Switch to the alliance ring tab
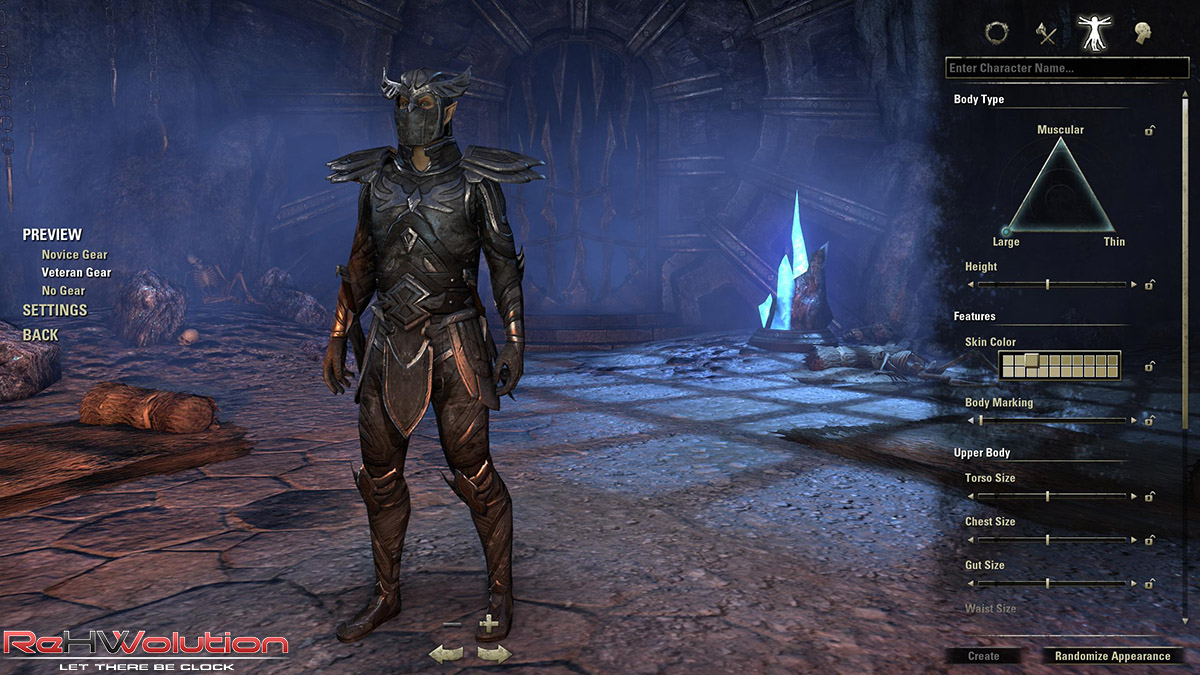This screenshot has width=1200, height=675. (996, 33)
